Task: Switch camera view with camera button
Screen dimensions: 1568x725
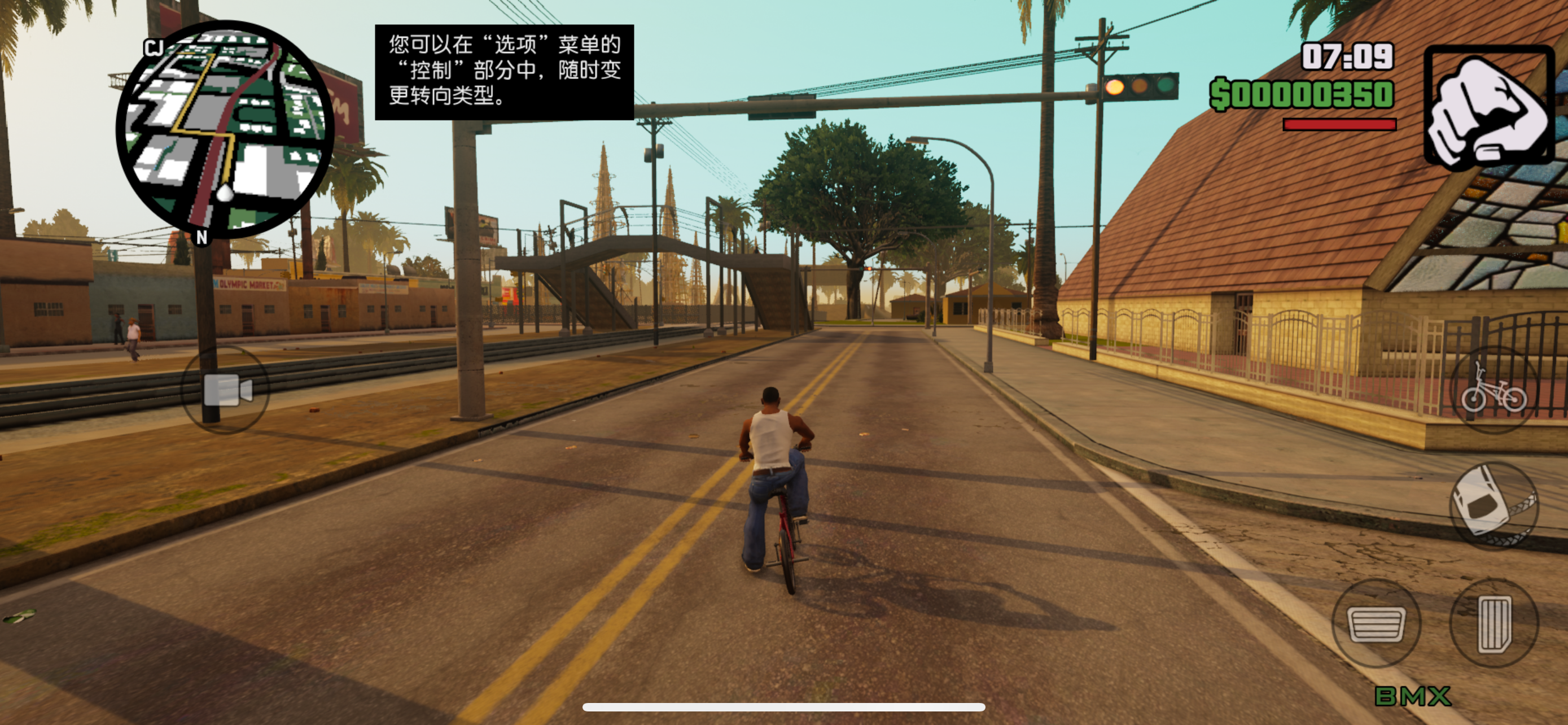Action: click(x=226, y=390)
